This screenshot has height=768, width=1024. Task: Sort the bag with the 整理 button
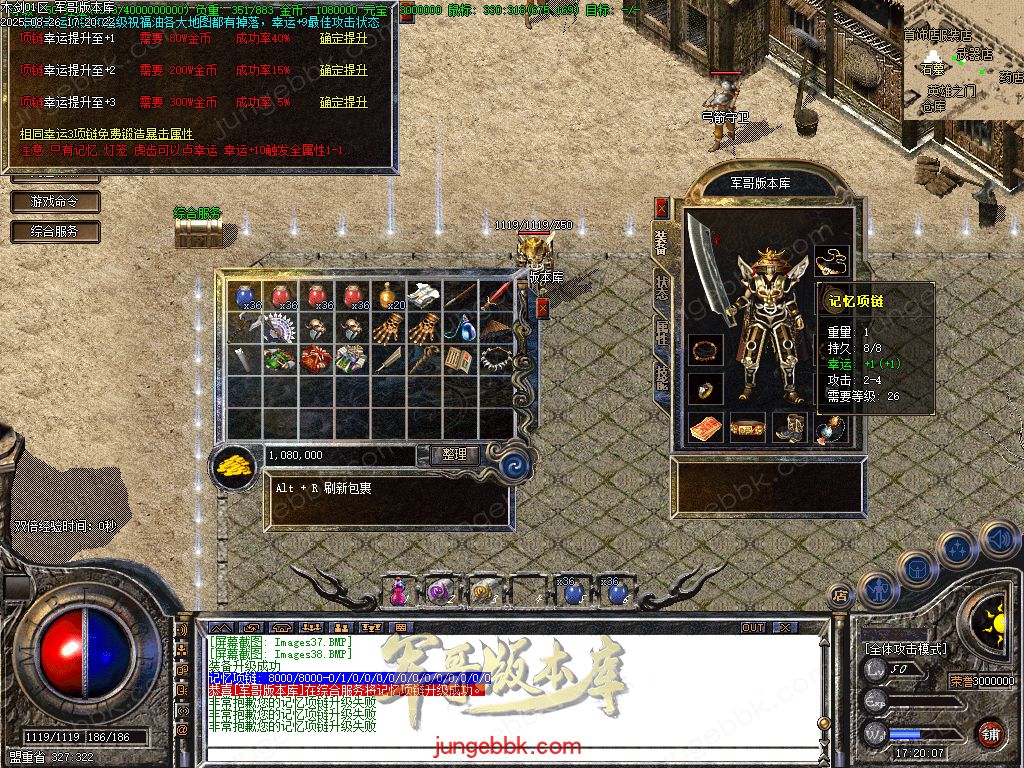[455, 454]
